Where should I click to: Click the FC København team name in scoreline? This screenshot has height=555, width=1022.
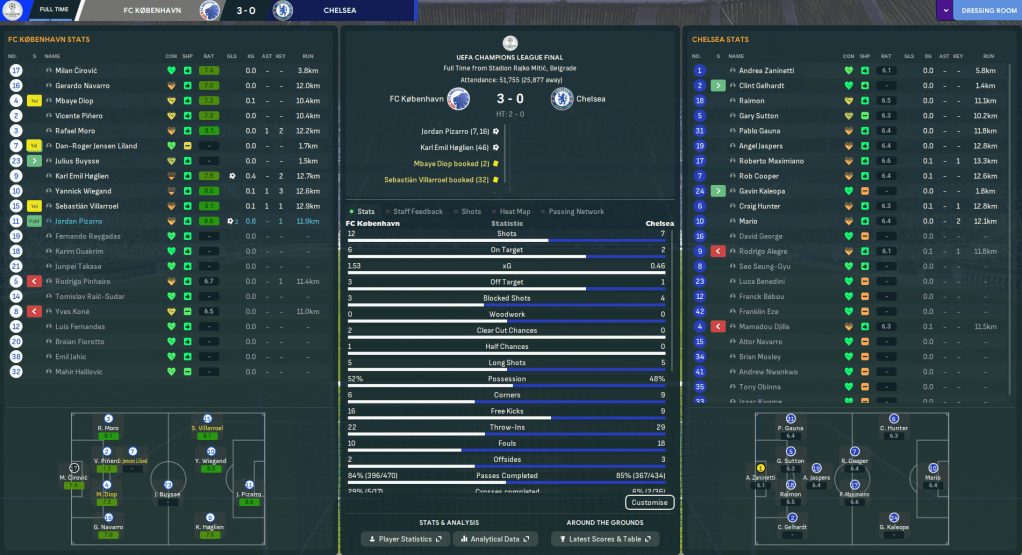tap(414, 99)
